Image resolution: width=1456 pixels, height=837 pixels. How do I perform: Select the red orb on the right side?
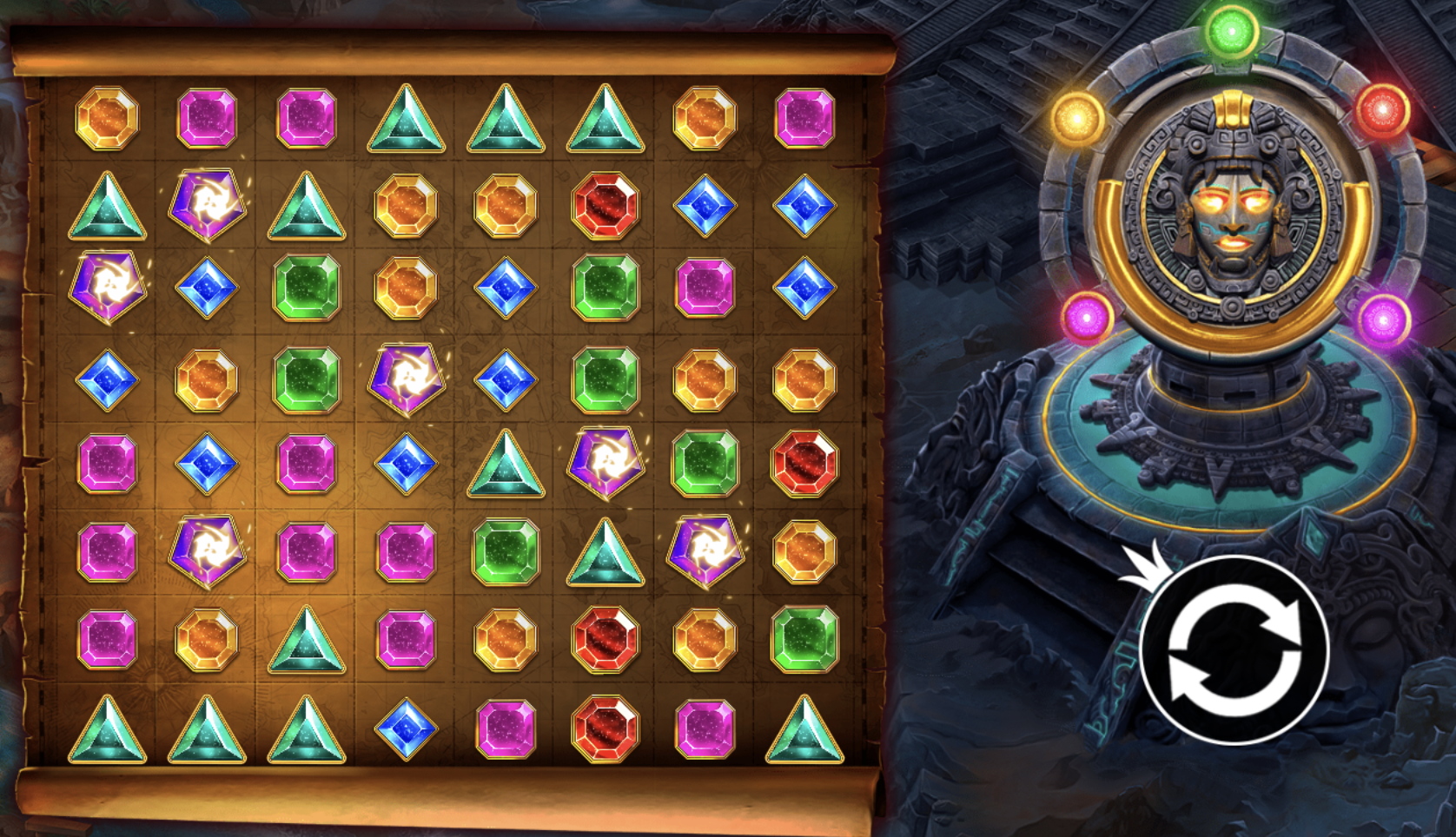(1383, 109)
